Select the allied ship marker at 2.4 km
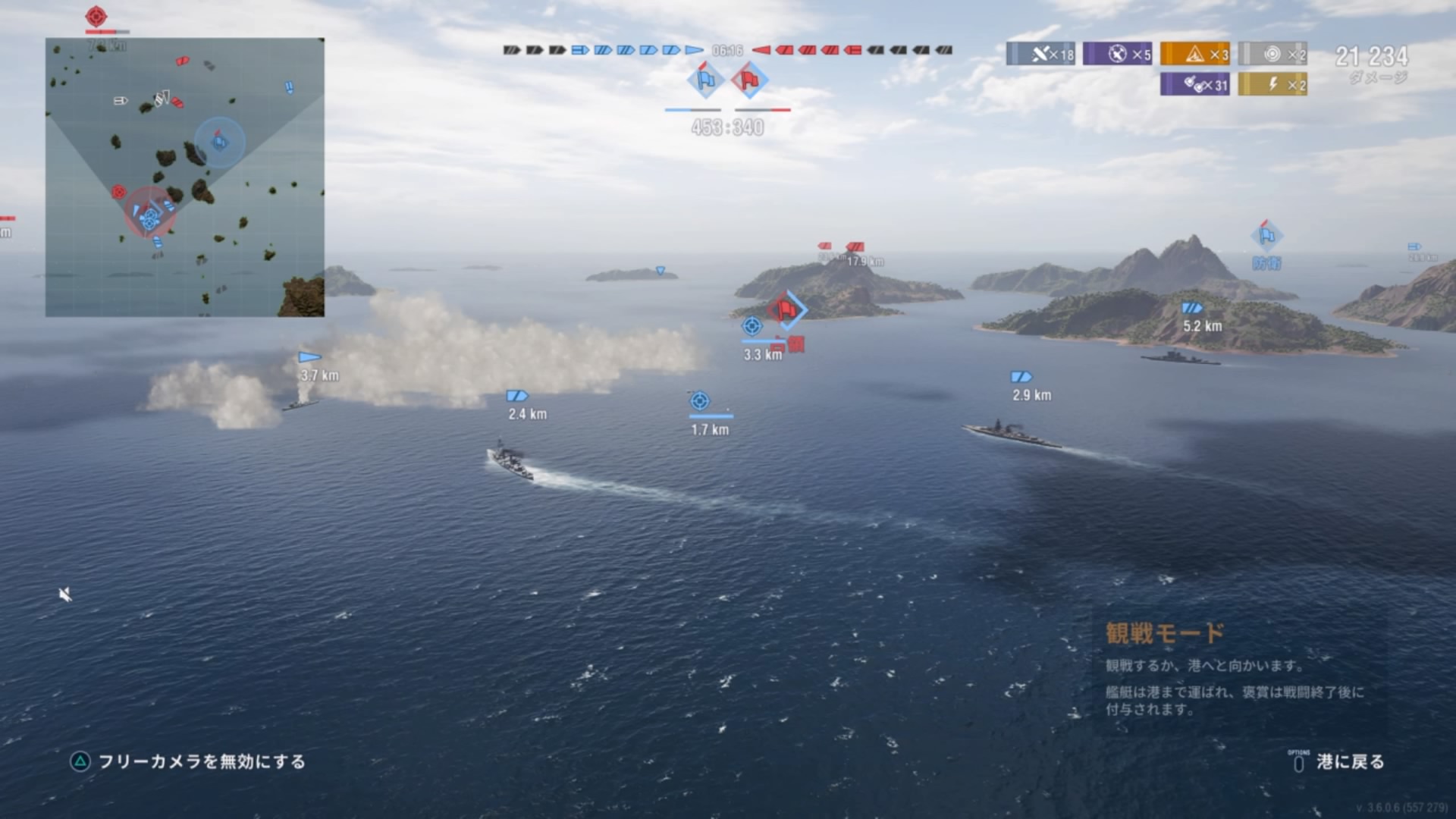Screen dimensions: 1456x819 516,396
